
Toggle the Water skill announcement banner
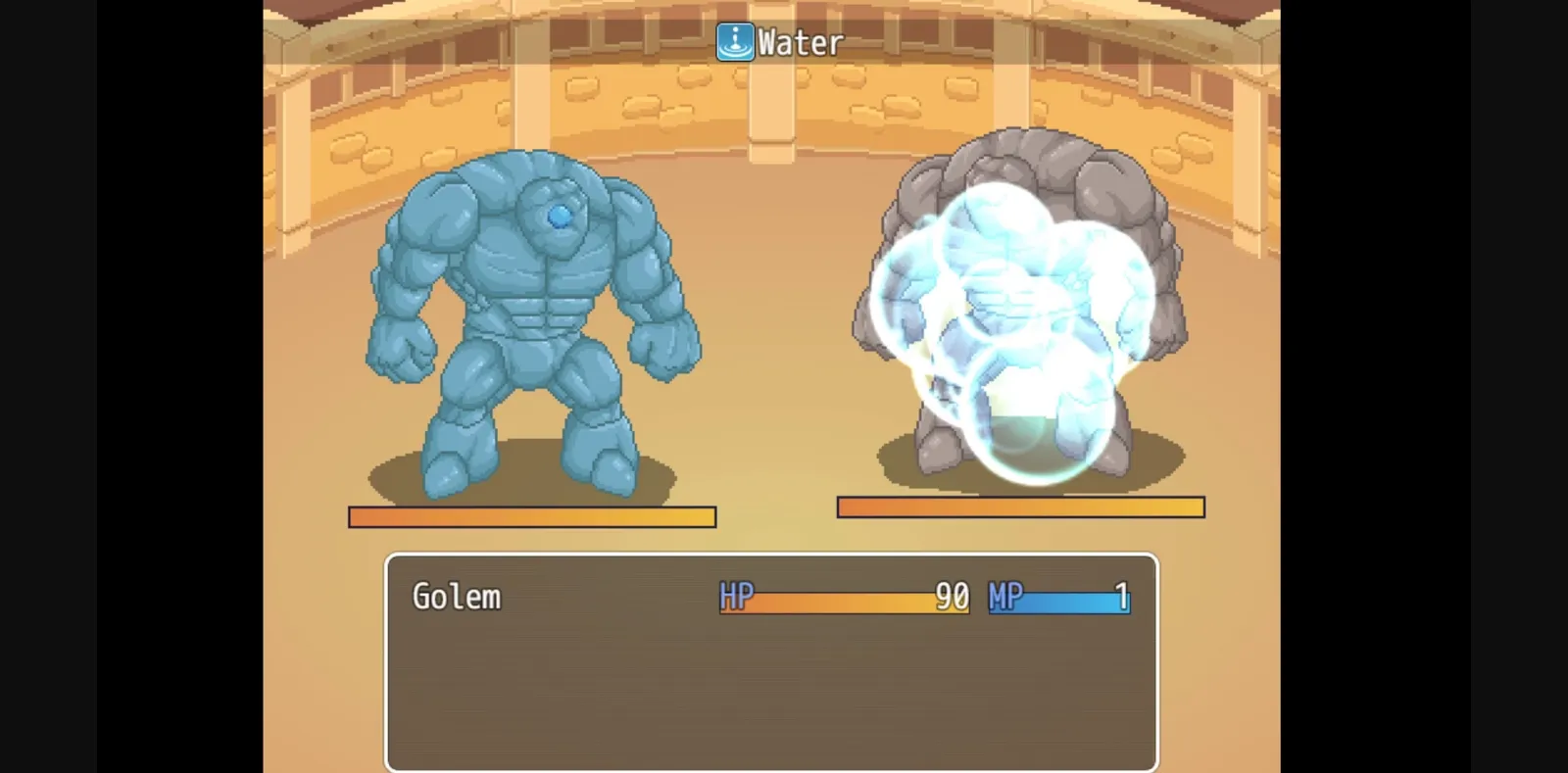(779, 41)
